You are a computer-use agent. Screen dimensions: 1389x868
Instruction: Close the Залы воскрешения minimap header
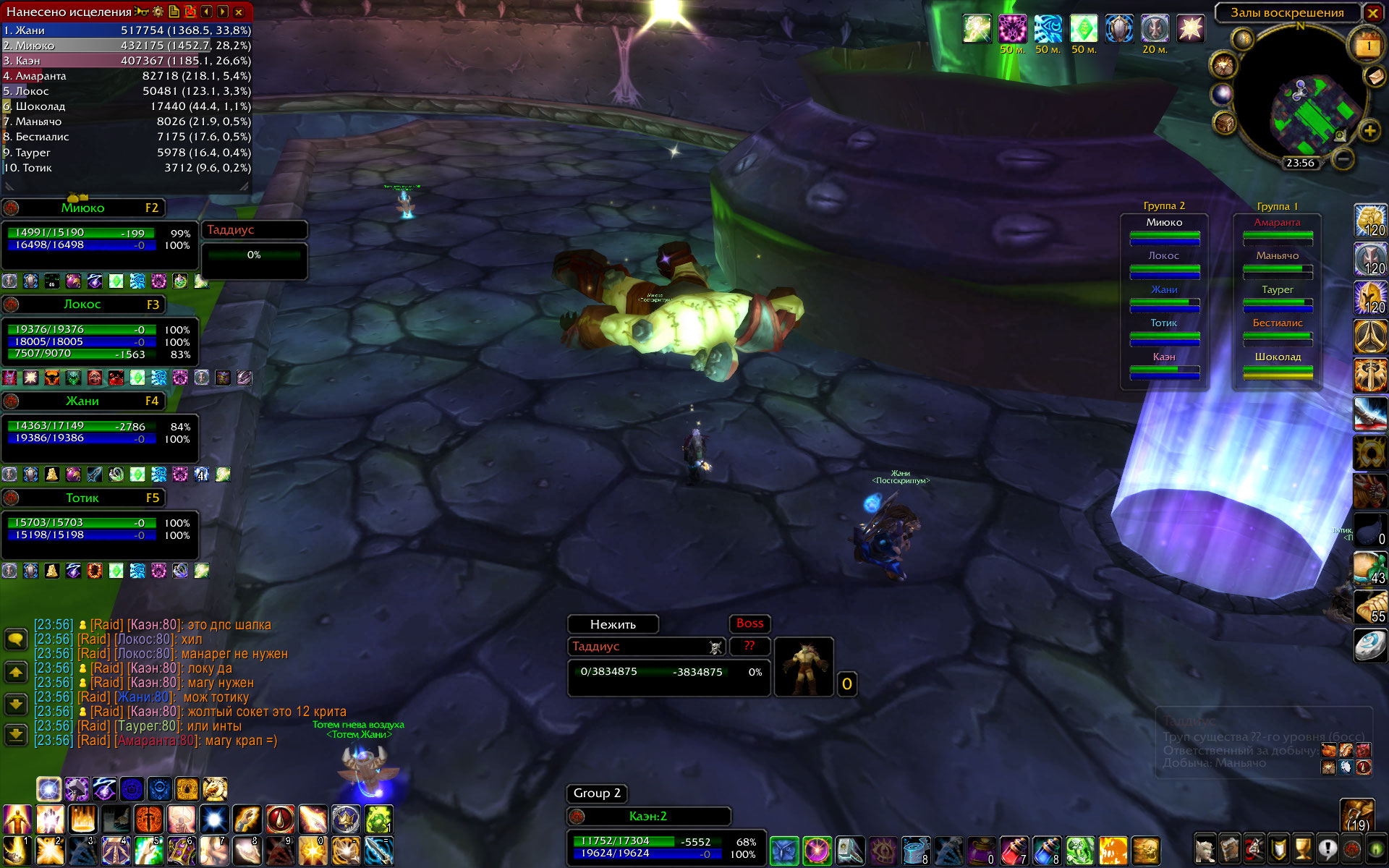[x=1372, y=13]
